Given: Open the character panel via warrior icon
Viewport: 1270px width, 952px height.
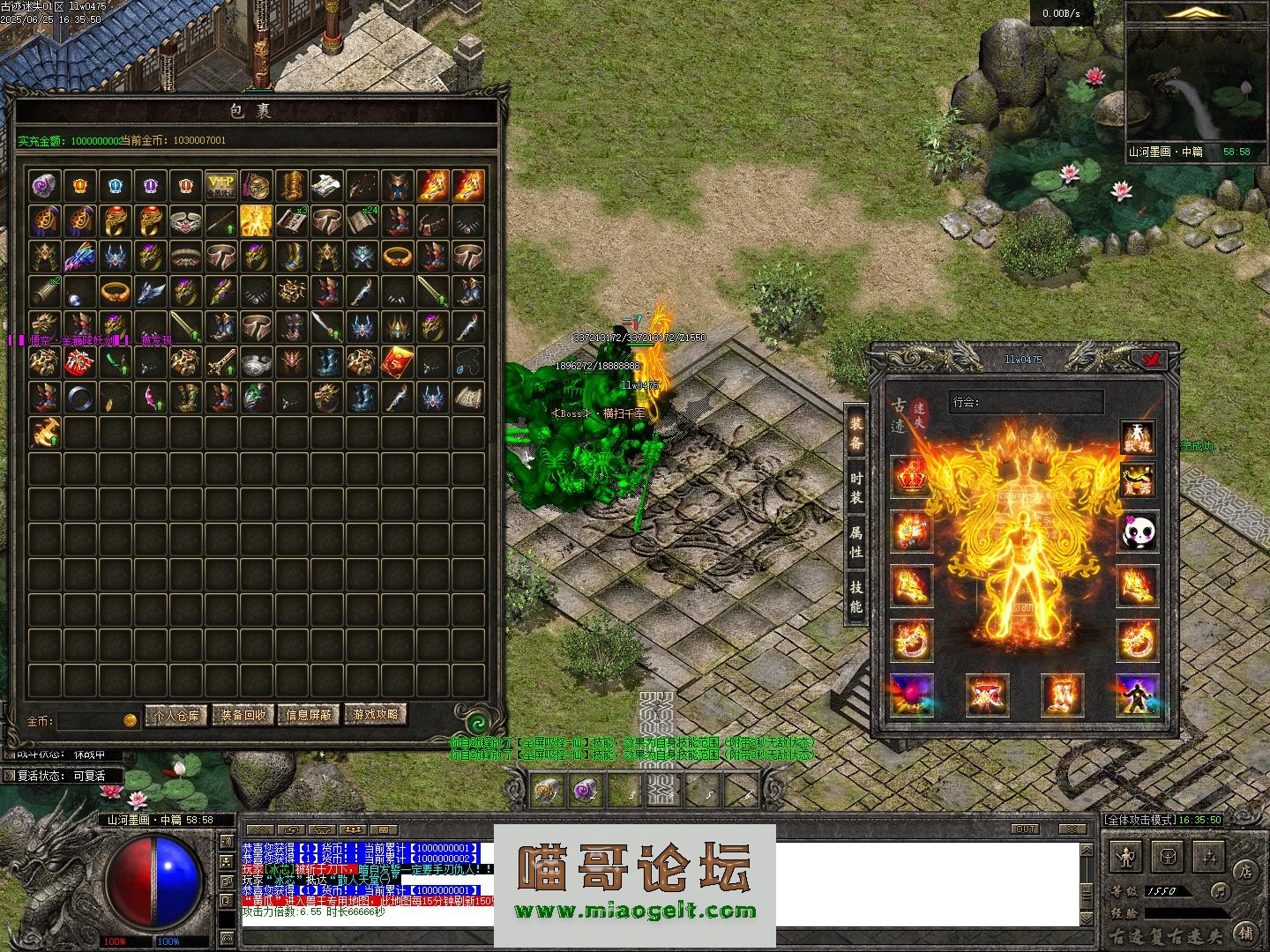Looking at the screenshot, I should [1127, 856].
